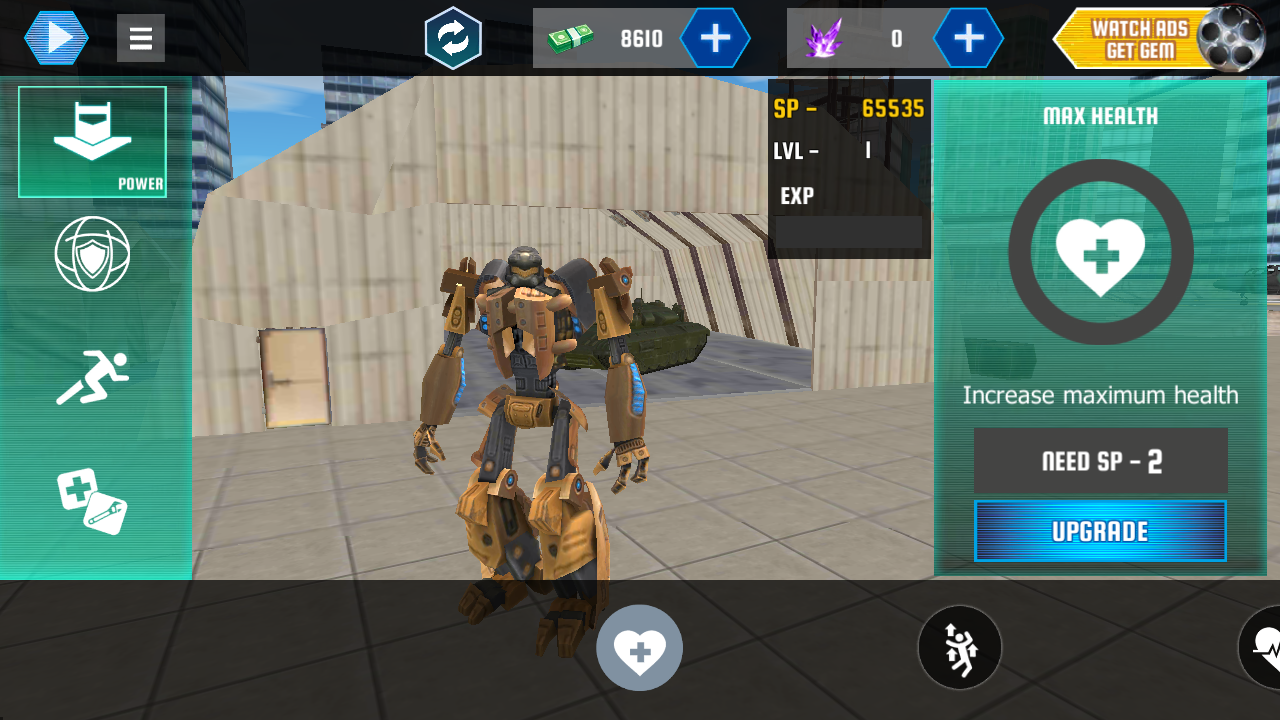Image resolution: width=1280 pixels, height=720 pixels.
Task: Switch to the running man tab
Action: point(92,378)
